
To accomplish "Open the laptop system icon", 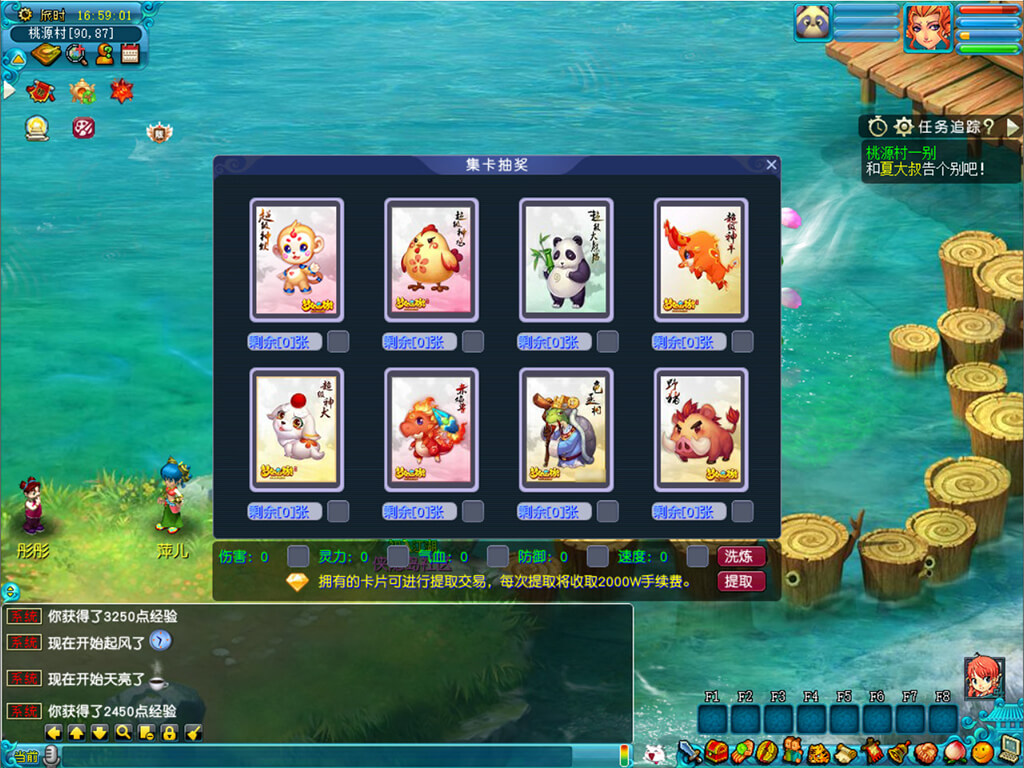I will [x=1008, y=749].
